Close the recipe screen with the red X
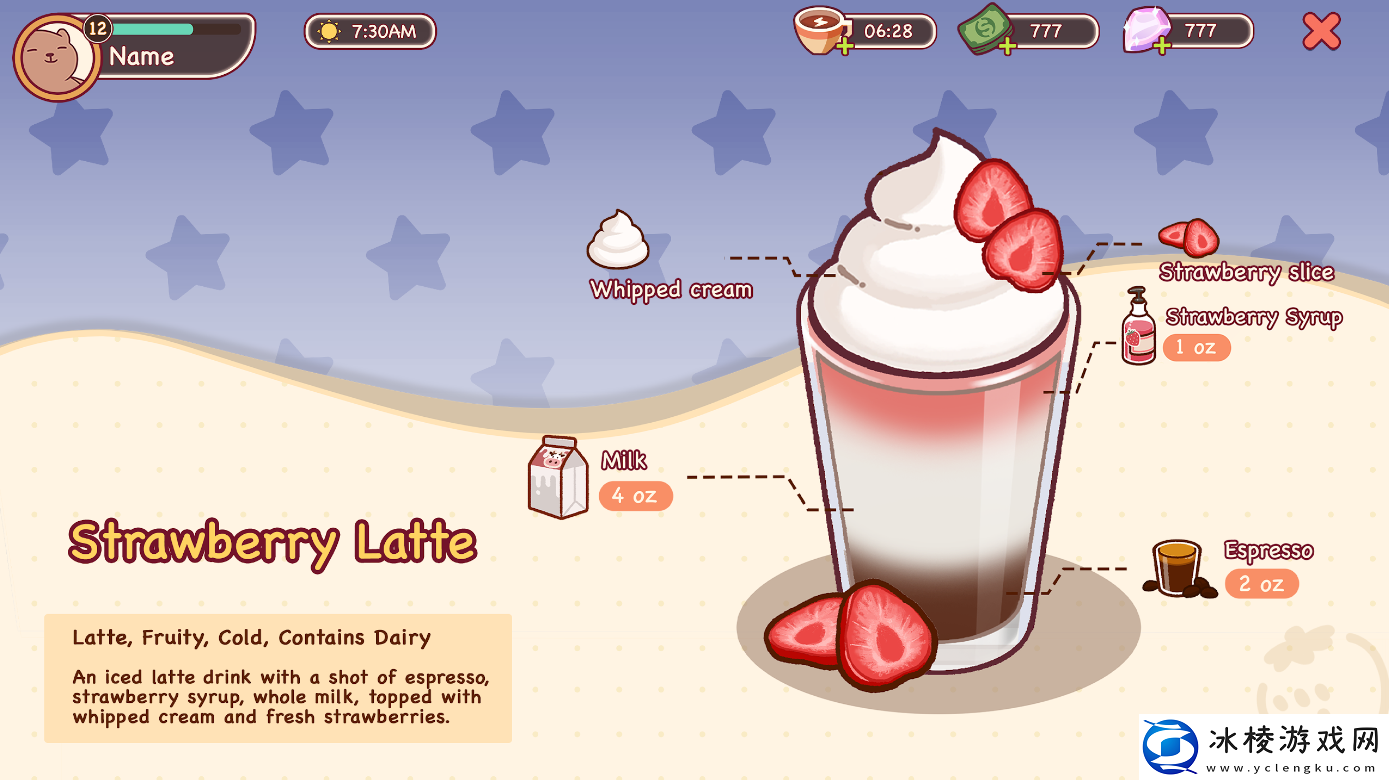The width and height of the screenshot is (1389, 780). [x=1321, y=32]
